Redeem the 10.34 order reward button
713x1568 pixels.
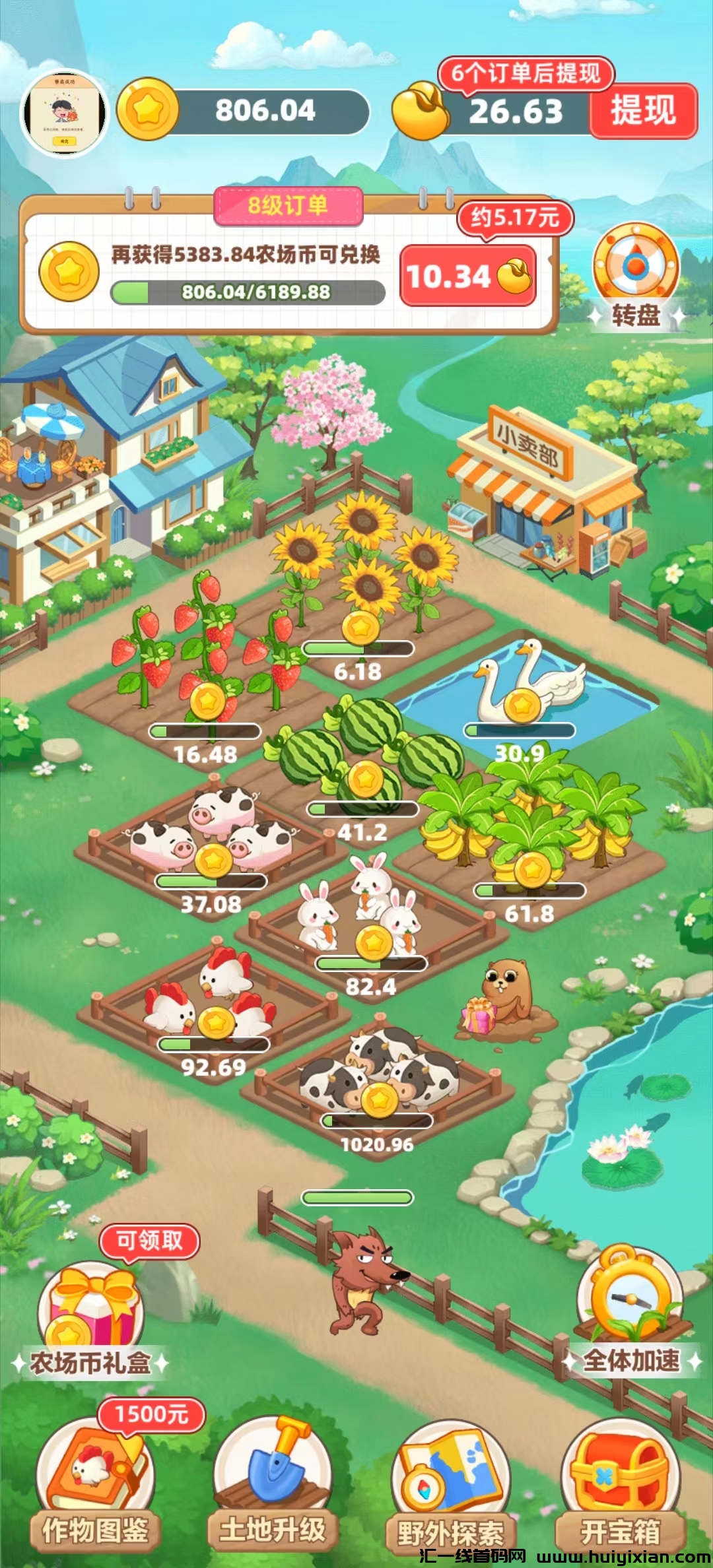tap(467, 276)
